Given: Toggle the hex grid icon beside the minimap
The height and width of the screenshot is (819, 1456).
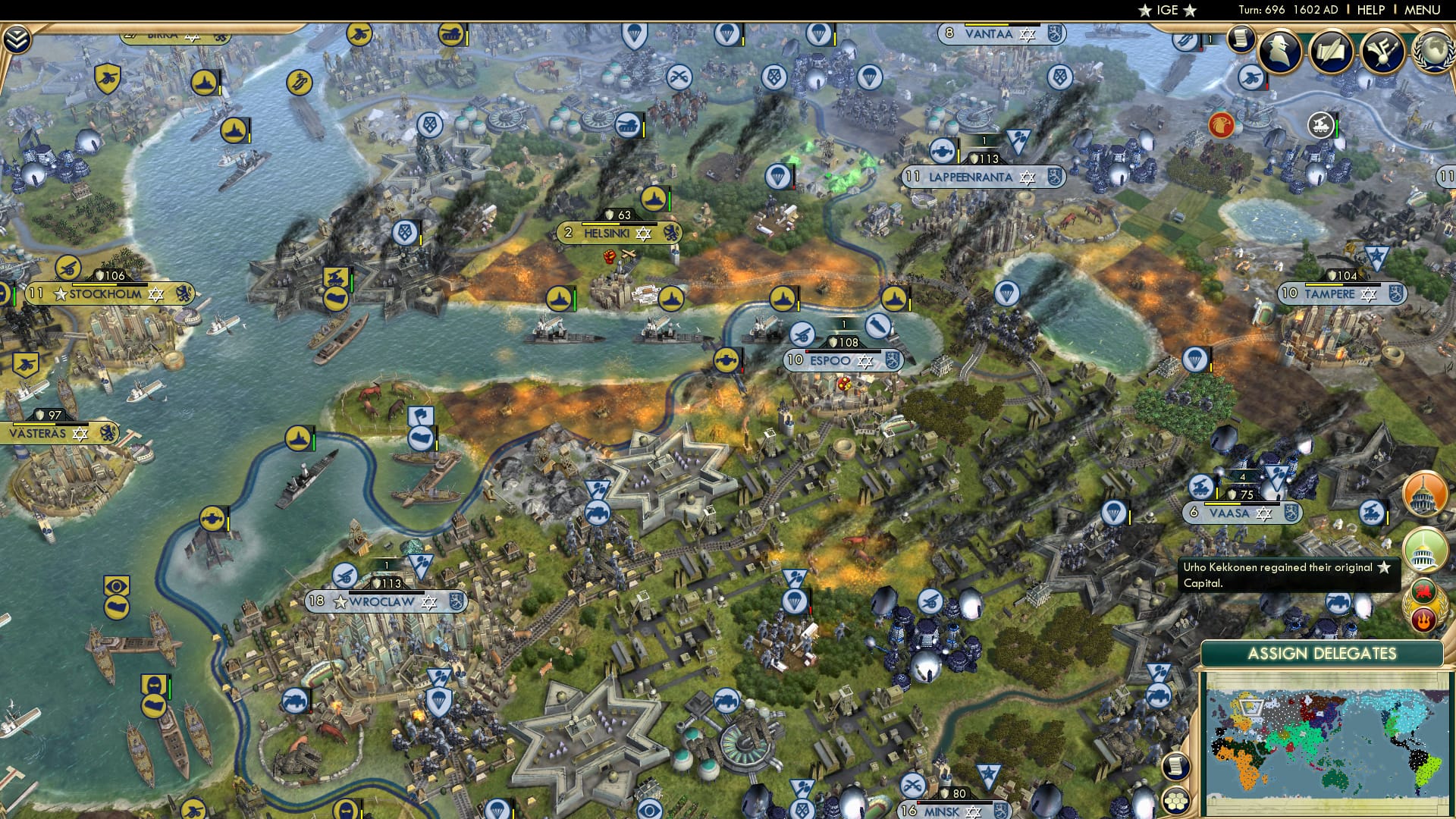Looking at the screenshot, I should pos(1175,802).
